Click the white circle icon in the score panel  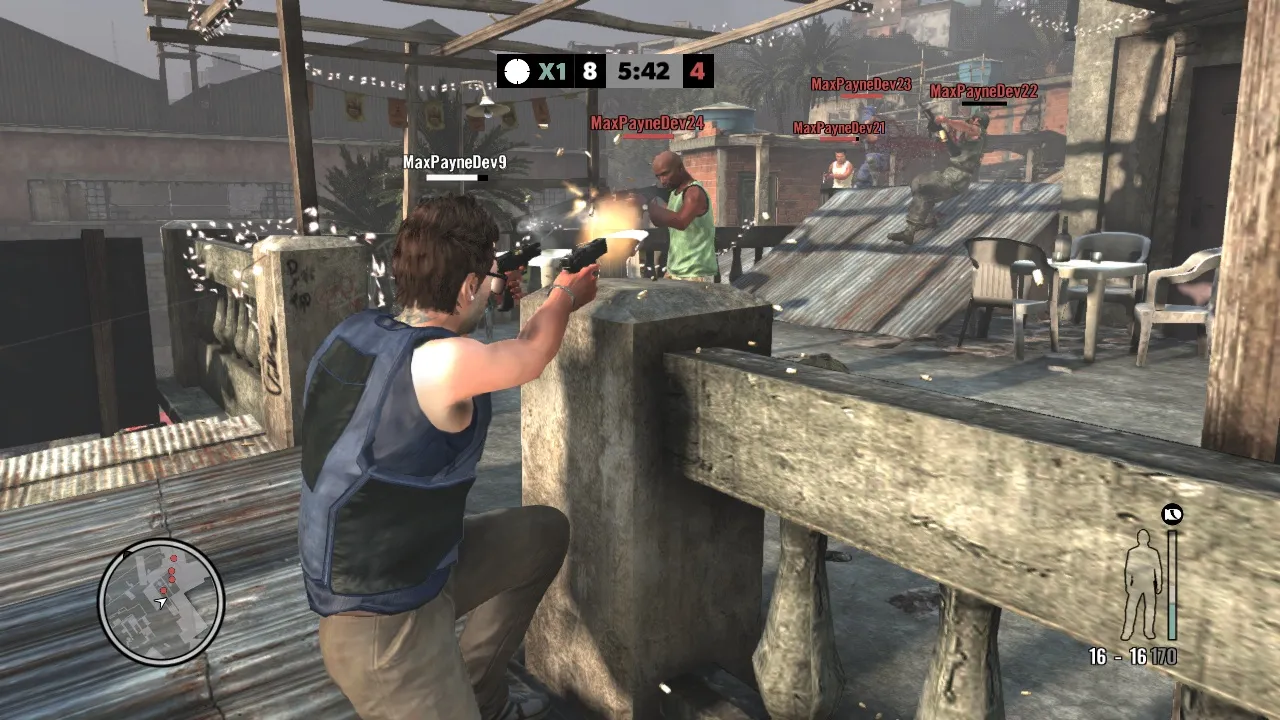coord(516,72)
